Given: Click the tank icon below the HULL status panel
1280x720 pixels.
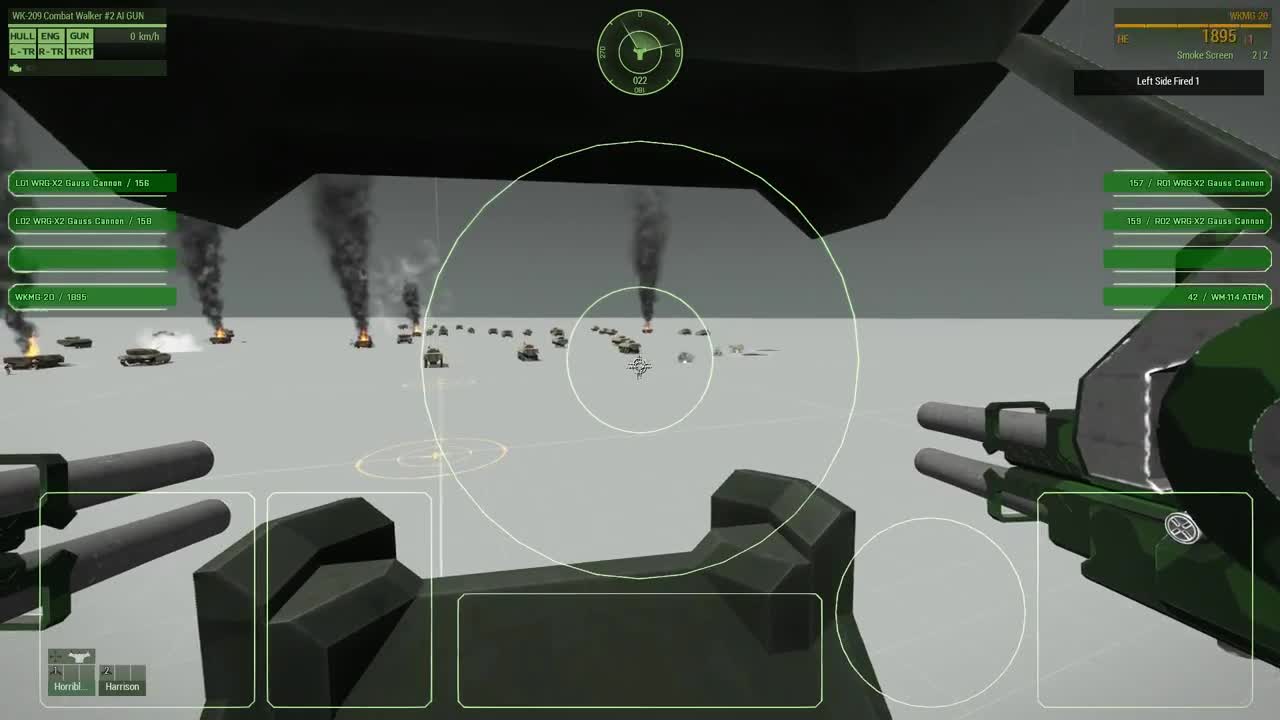Looking at the screenshot, I should pyautogui.click(x=16, y=68).
